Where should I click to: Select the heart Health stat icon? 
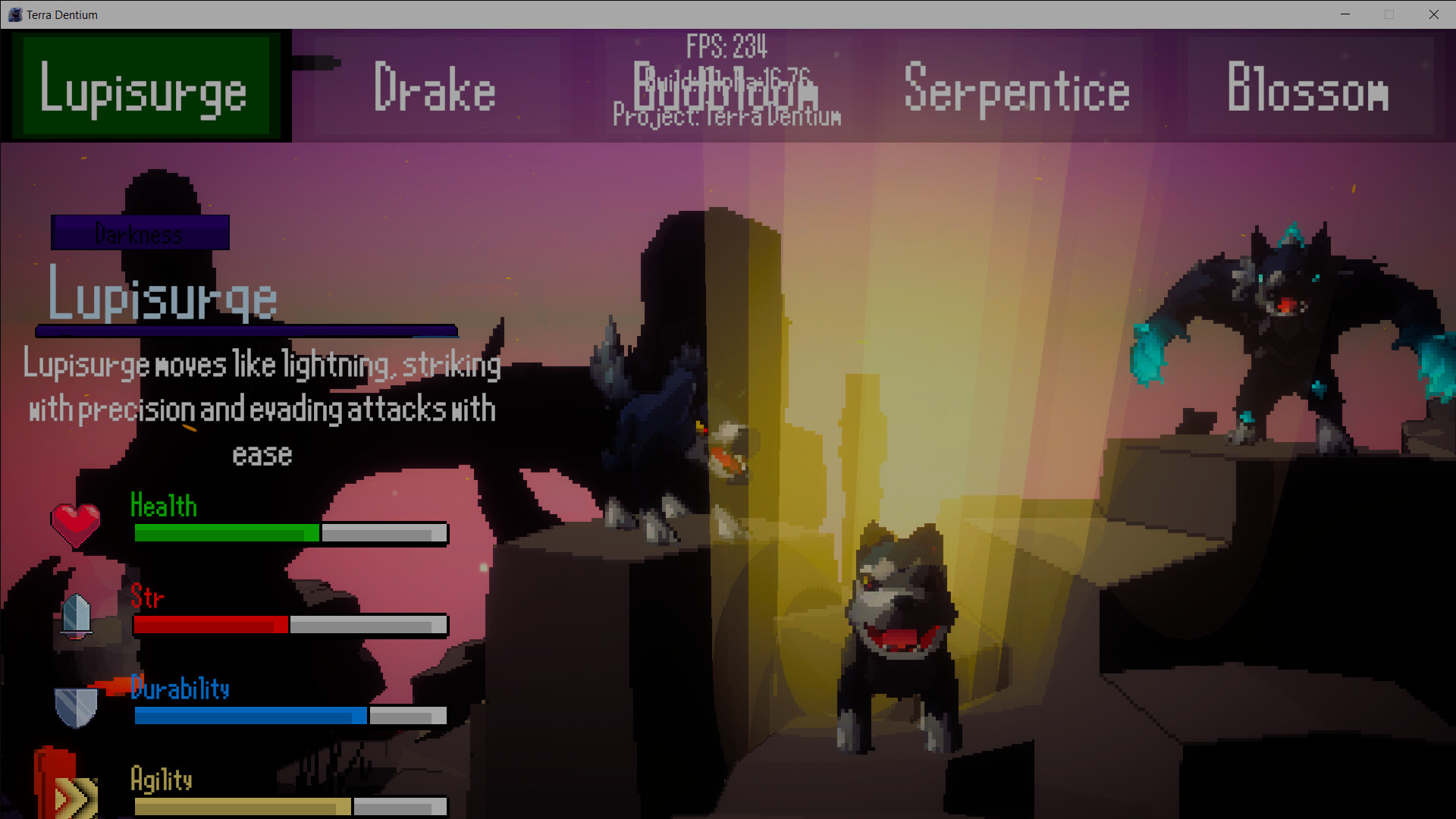pyautogui.click(x=74, y=523)
